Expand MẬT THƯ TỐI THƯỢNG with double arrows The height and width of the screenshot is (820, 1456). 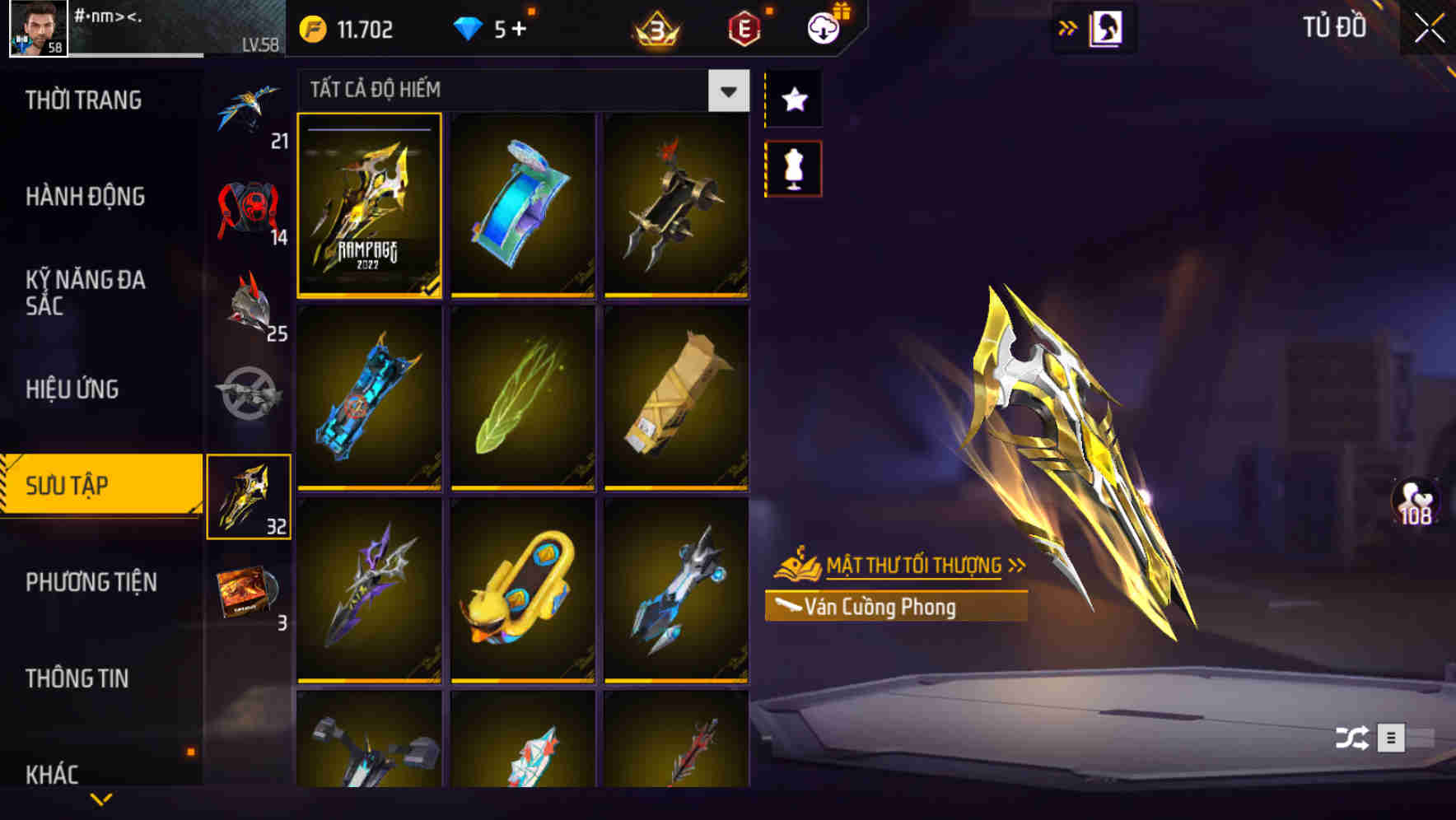click(x=1019, y=565)
